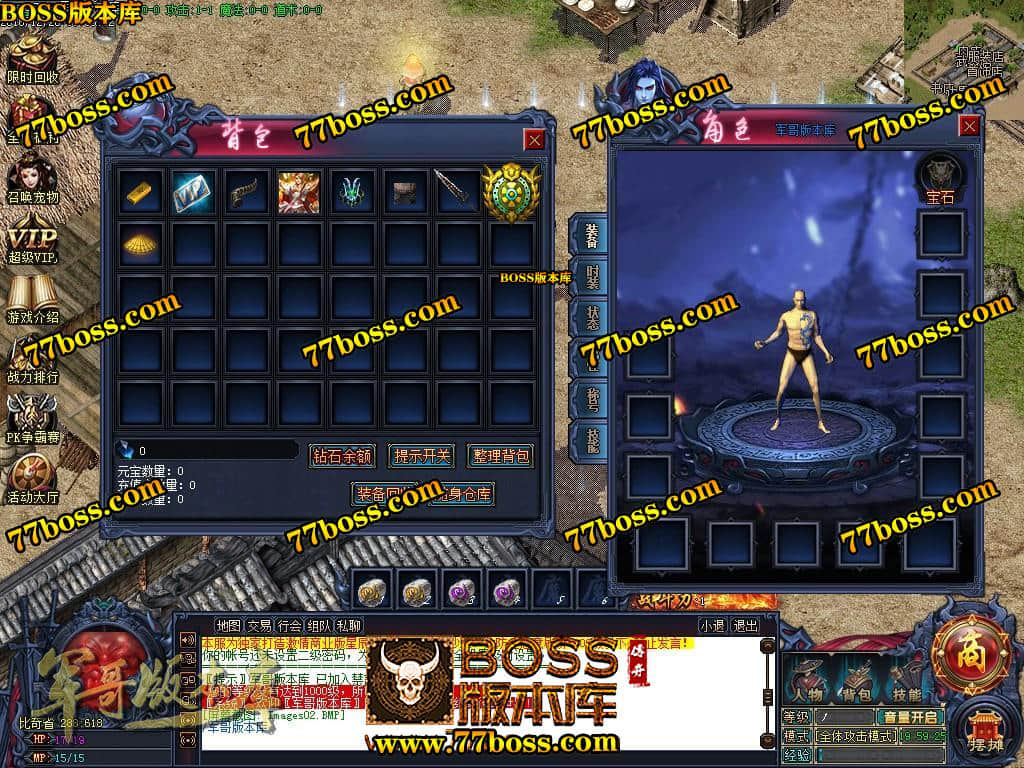Click the 退出 exit button

[745, 626]
